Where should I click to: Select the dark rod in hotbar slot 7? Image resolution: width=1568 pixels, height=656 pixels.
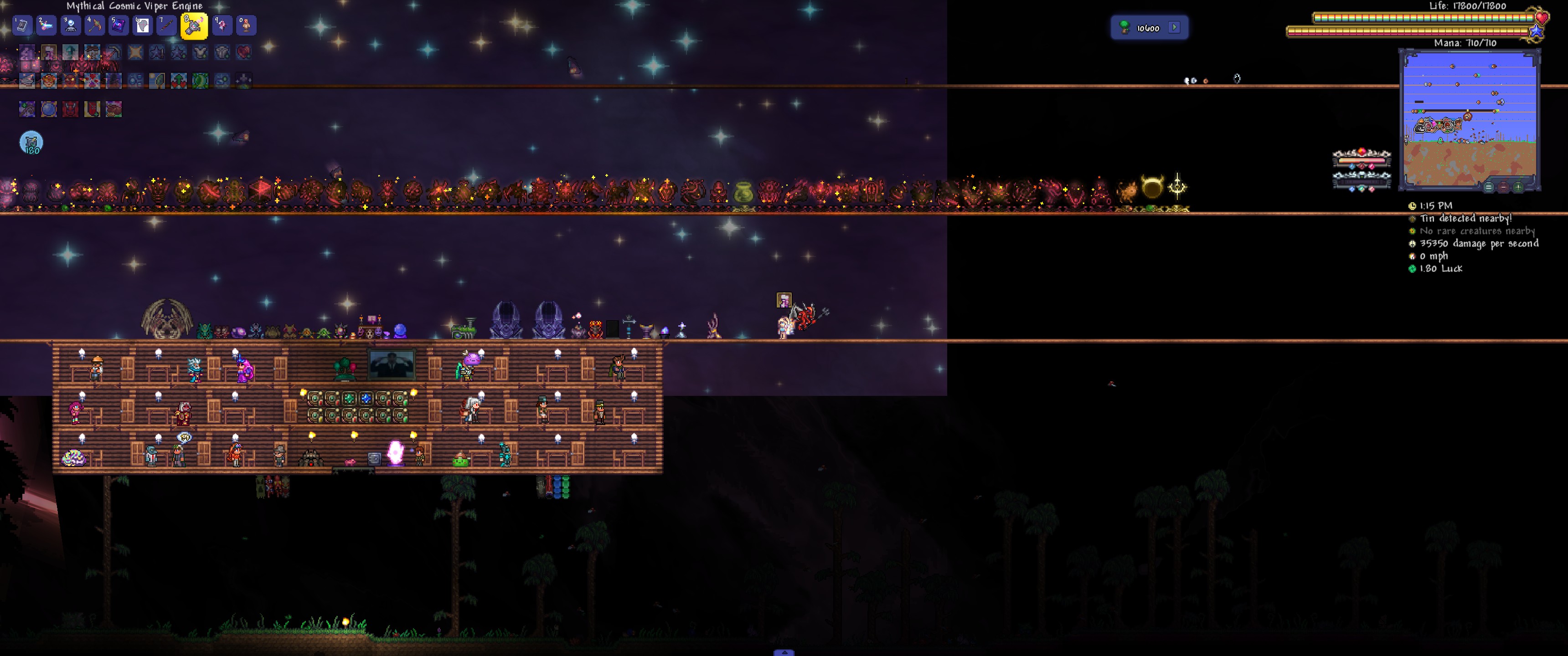(x=166, y=26)
